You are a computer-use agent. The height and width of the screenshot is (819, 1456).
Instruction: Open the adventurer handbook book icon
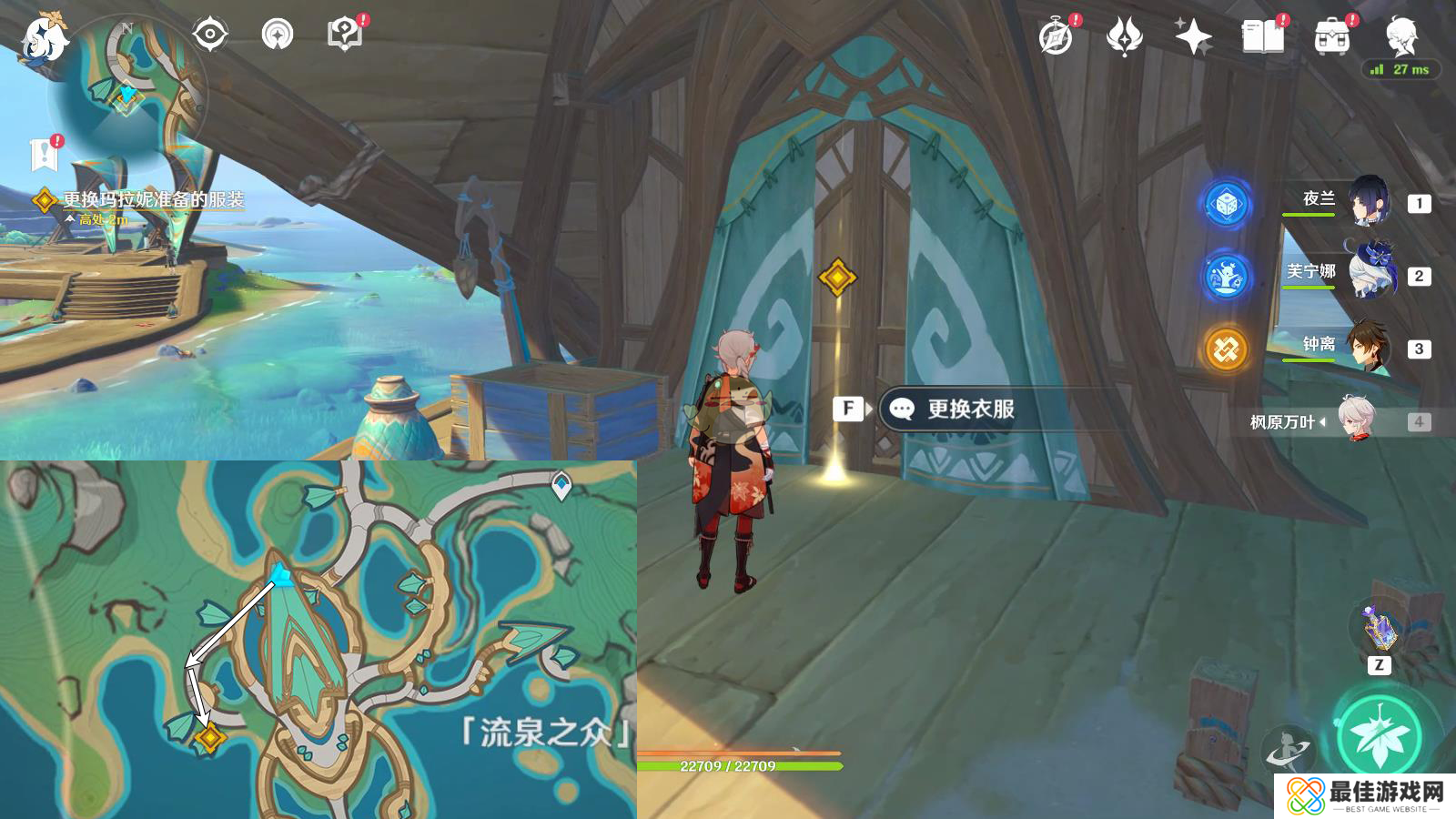pyautogui.click(x=1262, y=37)
